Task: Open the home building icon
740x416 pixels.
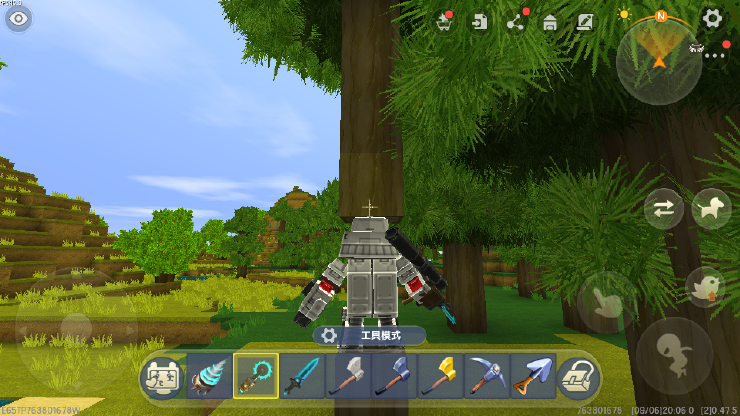Action: coord(549,22)
